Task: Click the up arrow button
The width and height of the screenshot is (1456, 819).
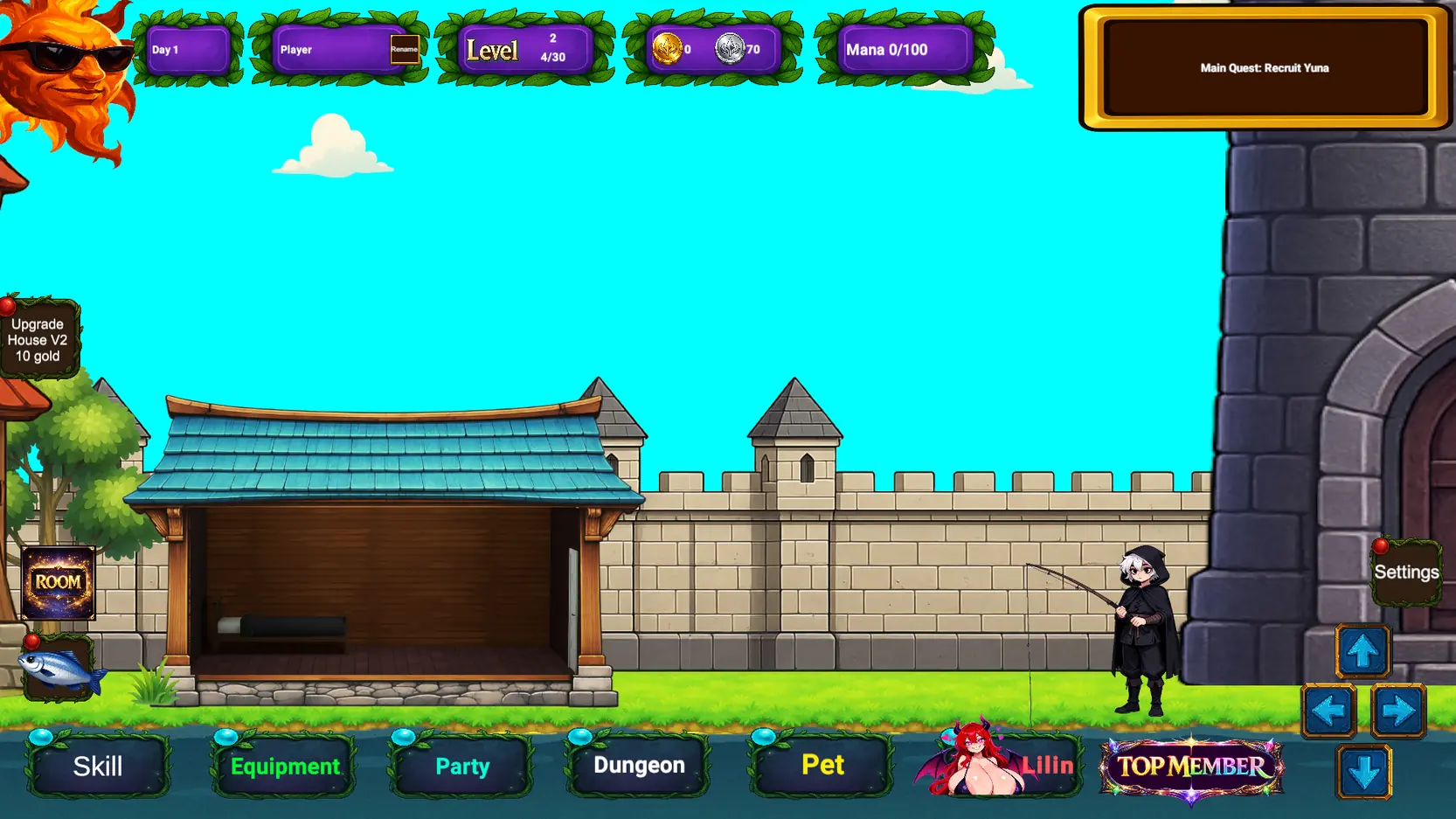Action: pos(1362,651)
